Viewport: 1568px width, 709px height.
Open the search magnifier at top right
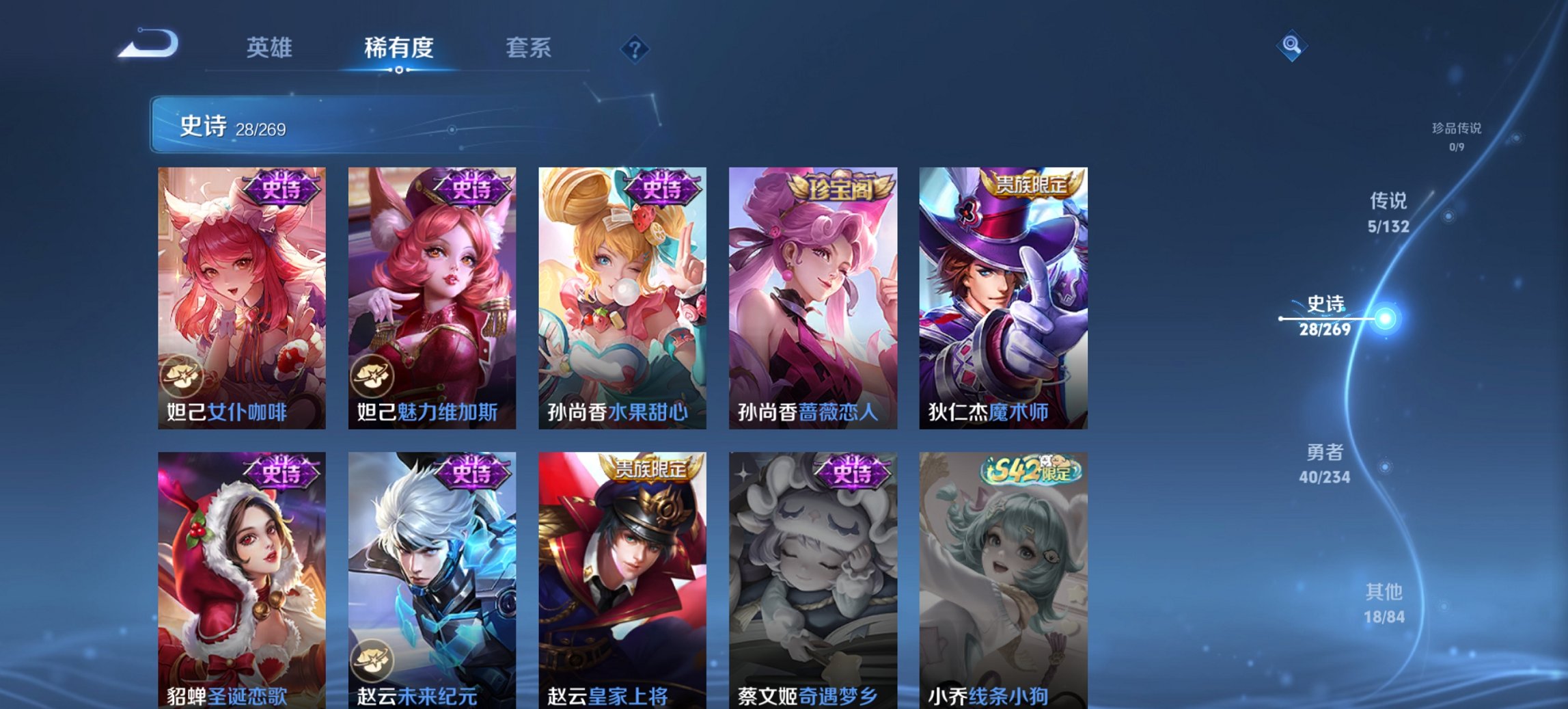[1290, 44]
